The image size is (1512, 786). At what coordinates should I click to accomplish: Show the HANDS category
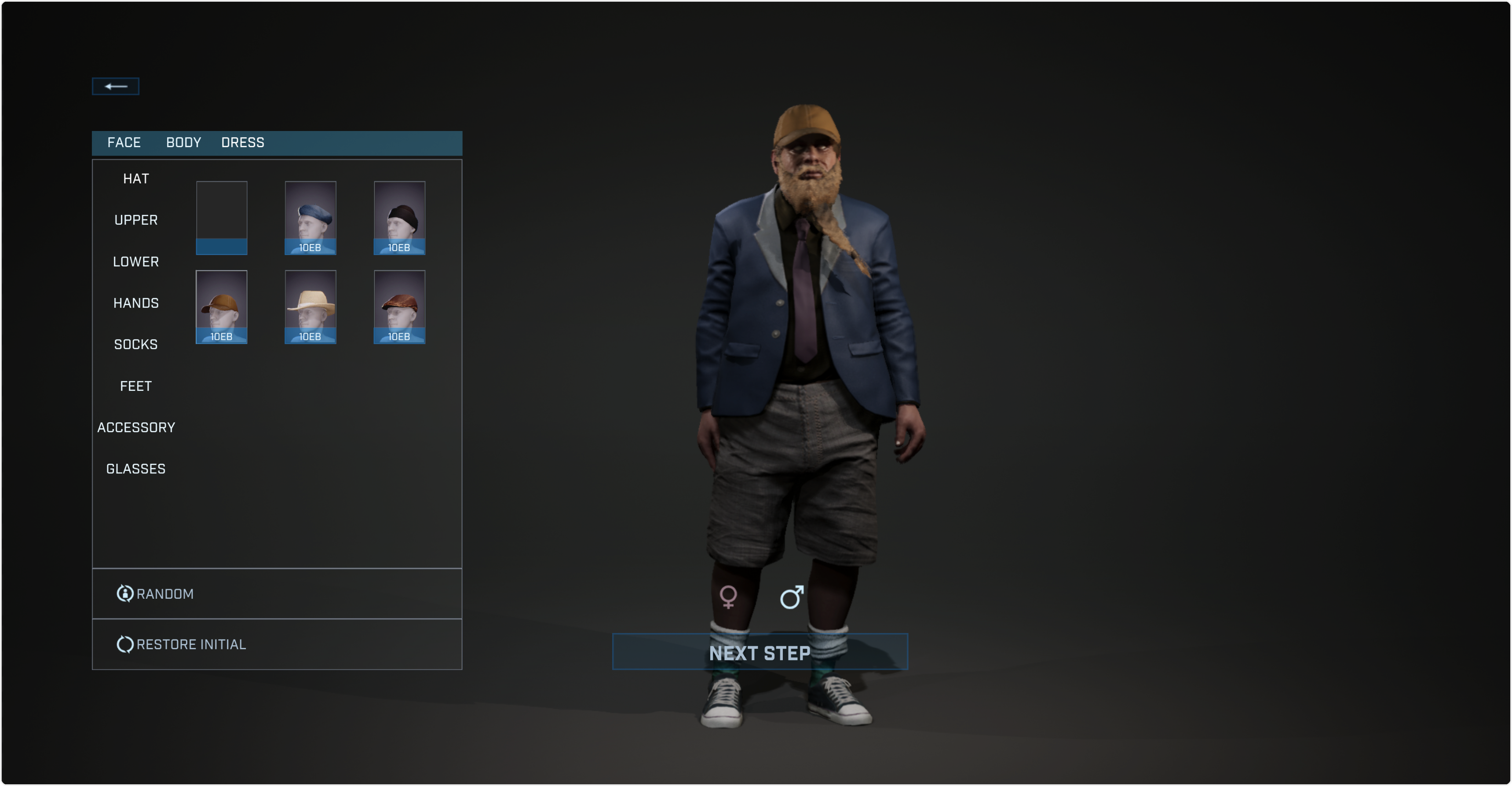pos(136,303)
